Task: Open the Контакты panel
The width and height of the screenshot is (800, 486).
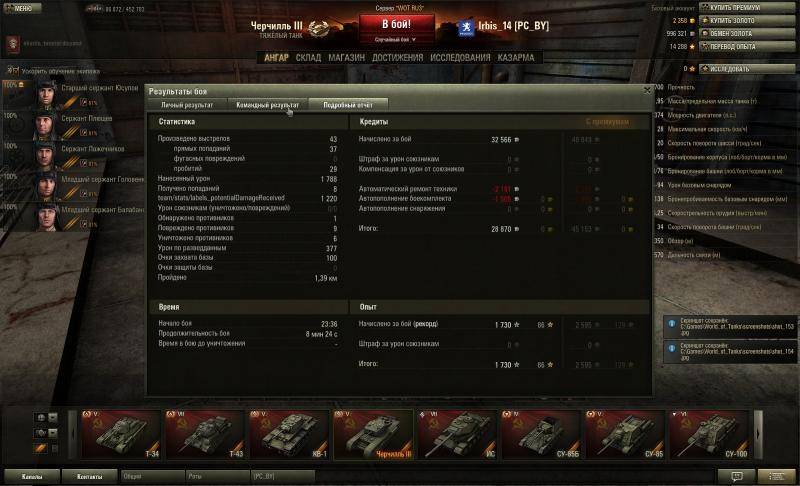Action: 90,476
